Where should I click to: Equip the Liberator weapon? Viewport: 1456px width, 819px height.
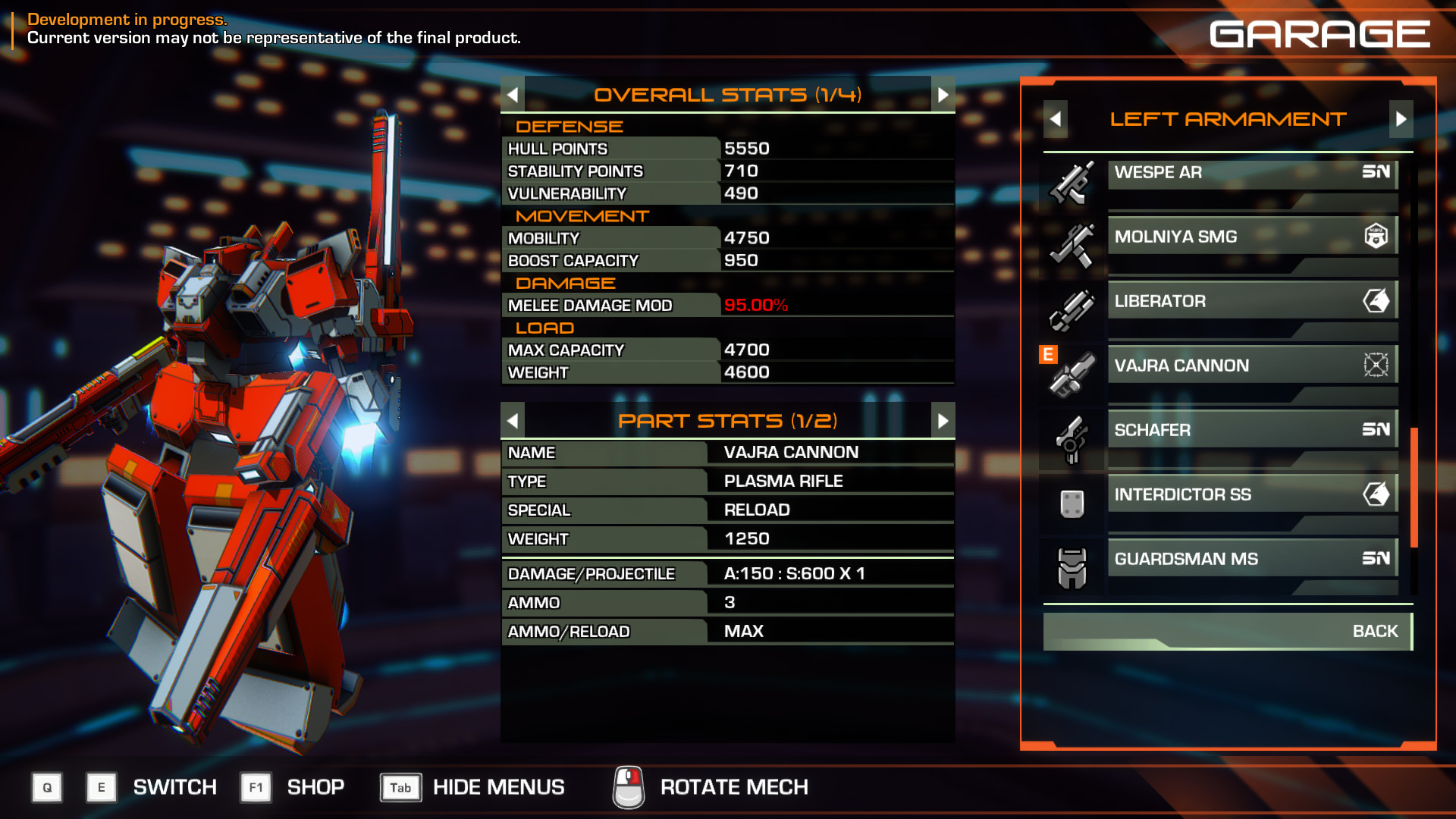point(1251,302)
